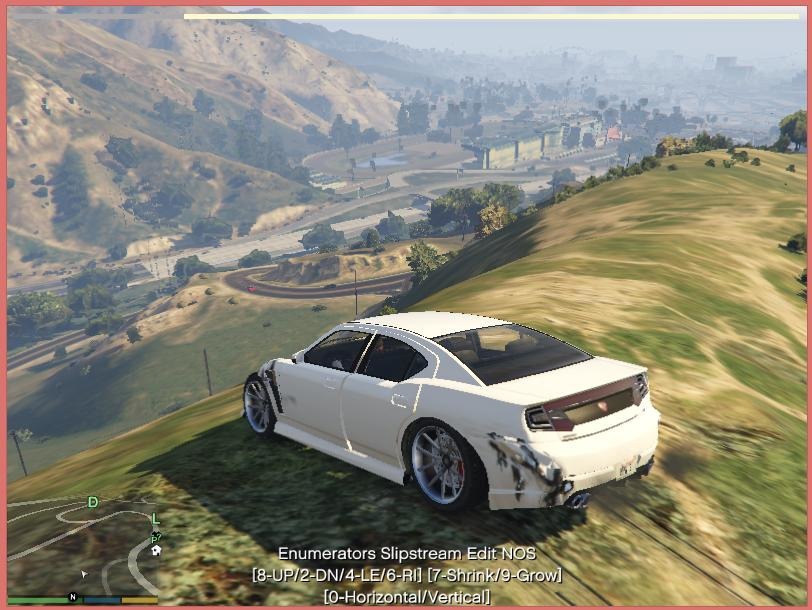Click the north N compass marker
Image resolution: width=812 pixels, height=610 pixels.
pyautogui.click(x=73, y=597)
